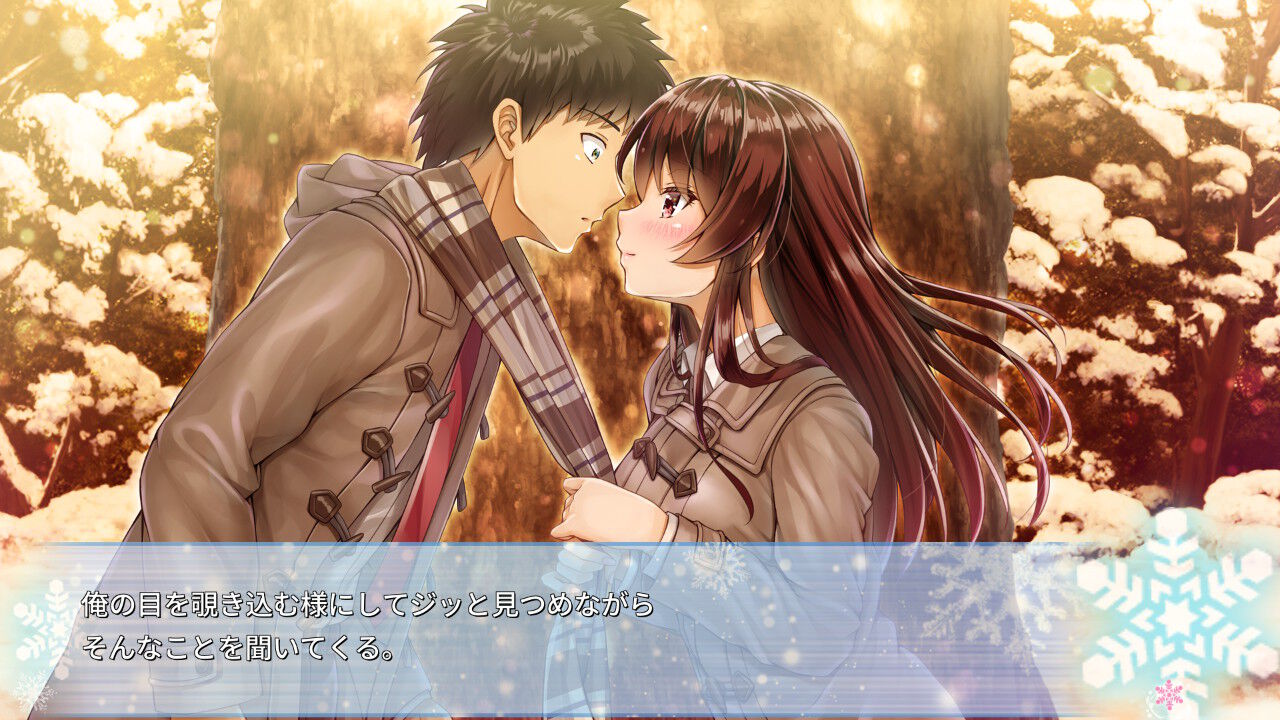The height and width of the screenshot is (720, 1280).
Task: Click the dialogue panel's bottom edge stripe
Action: 640,716
